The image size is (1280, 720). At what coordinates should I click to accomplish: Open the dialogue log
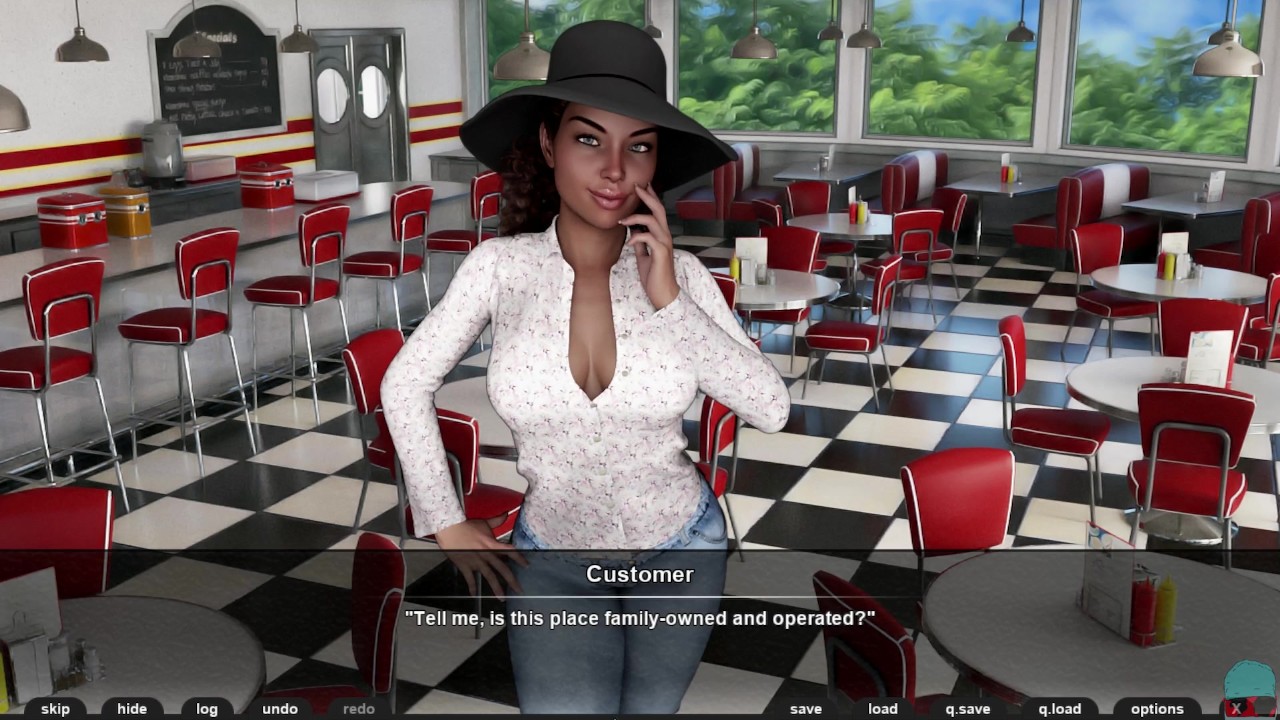207,708
